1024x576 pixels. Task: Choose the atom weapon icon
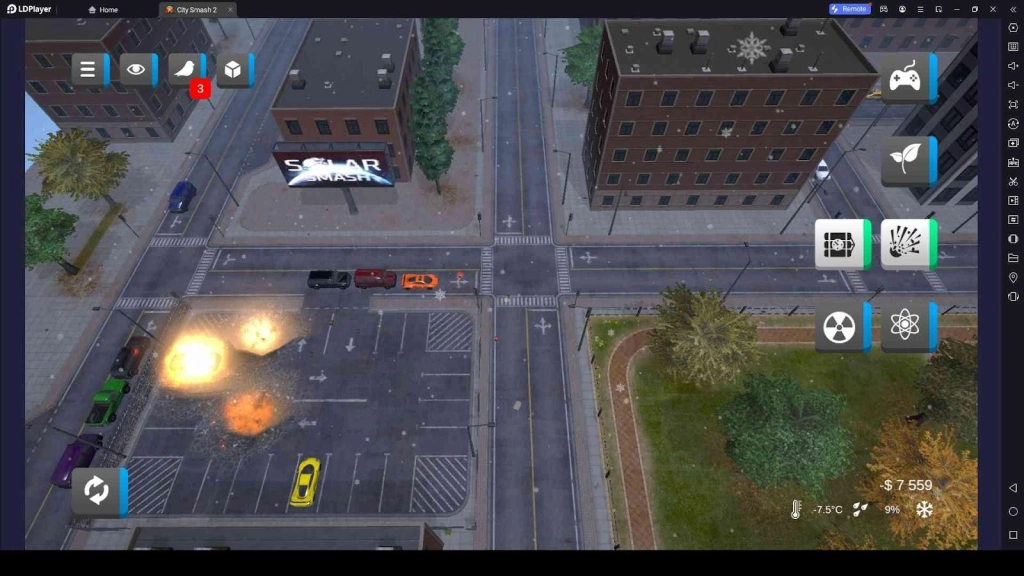[905, 326]
